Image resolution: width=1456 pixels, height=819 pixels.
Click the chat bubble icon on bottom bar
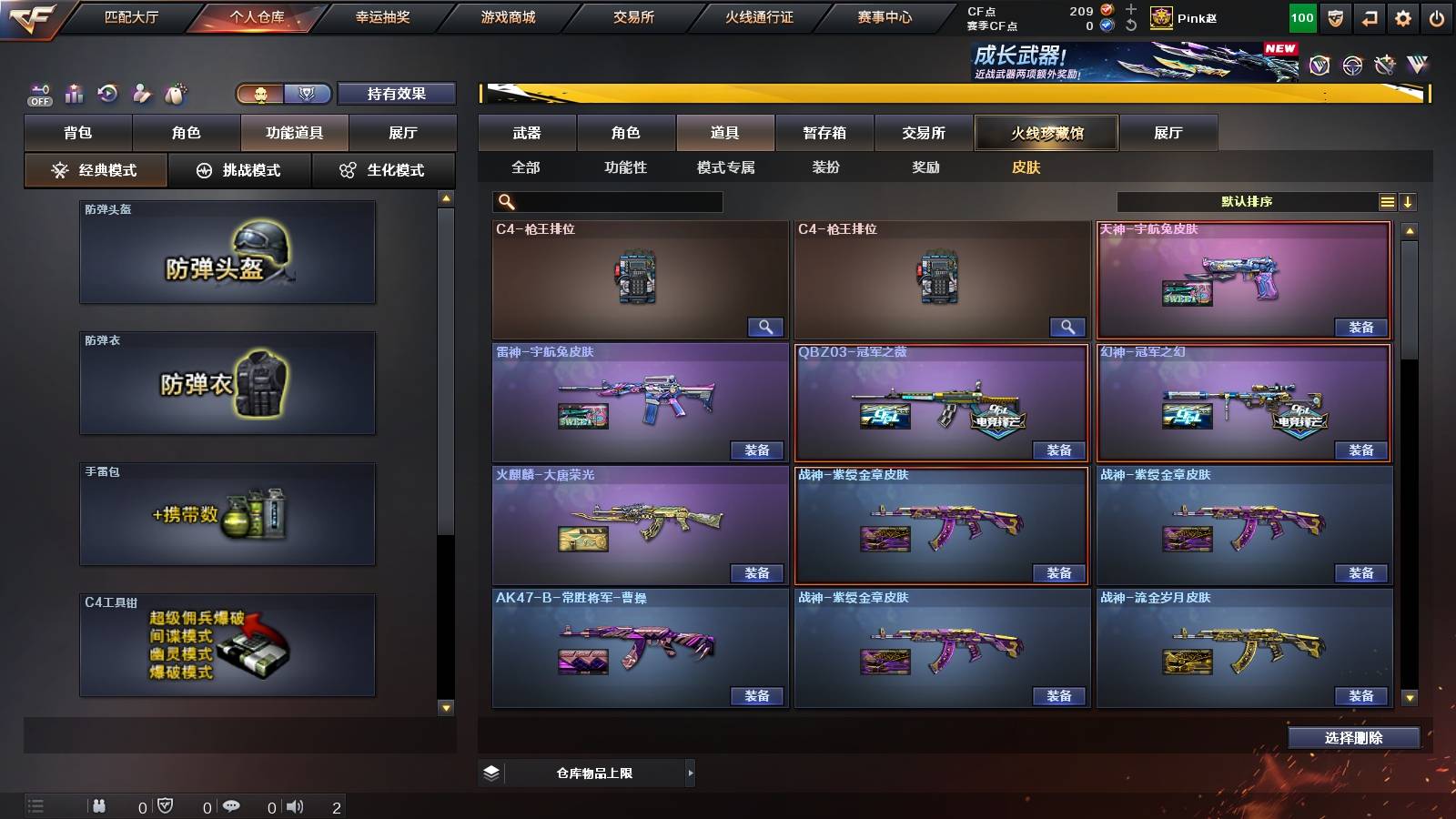tap(231, 806)
